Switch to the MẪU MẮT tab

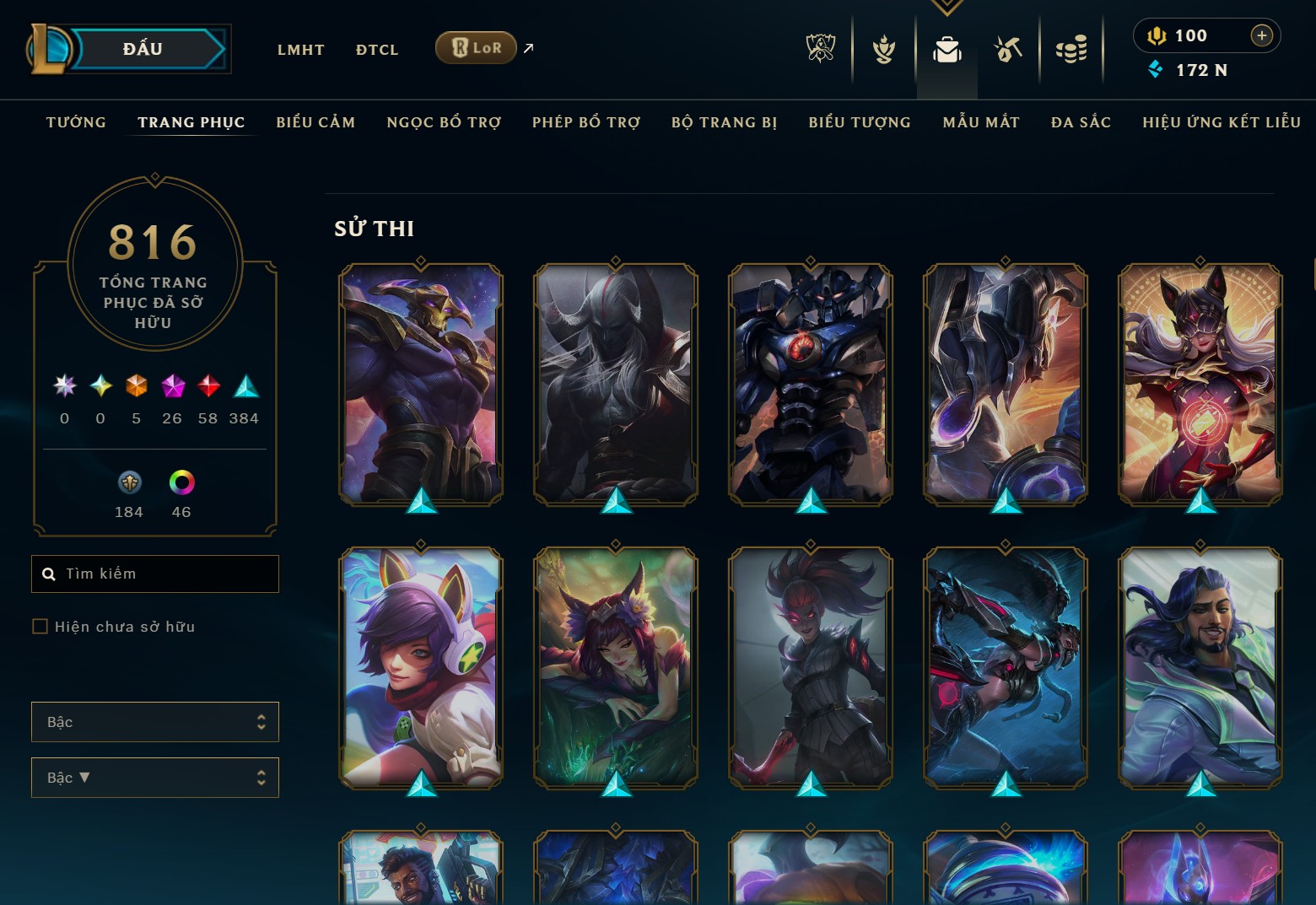pos(981,121)
